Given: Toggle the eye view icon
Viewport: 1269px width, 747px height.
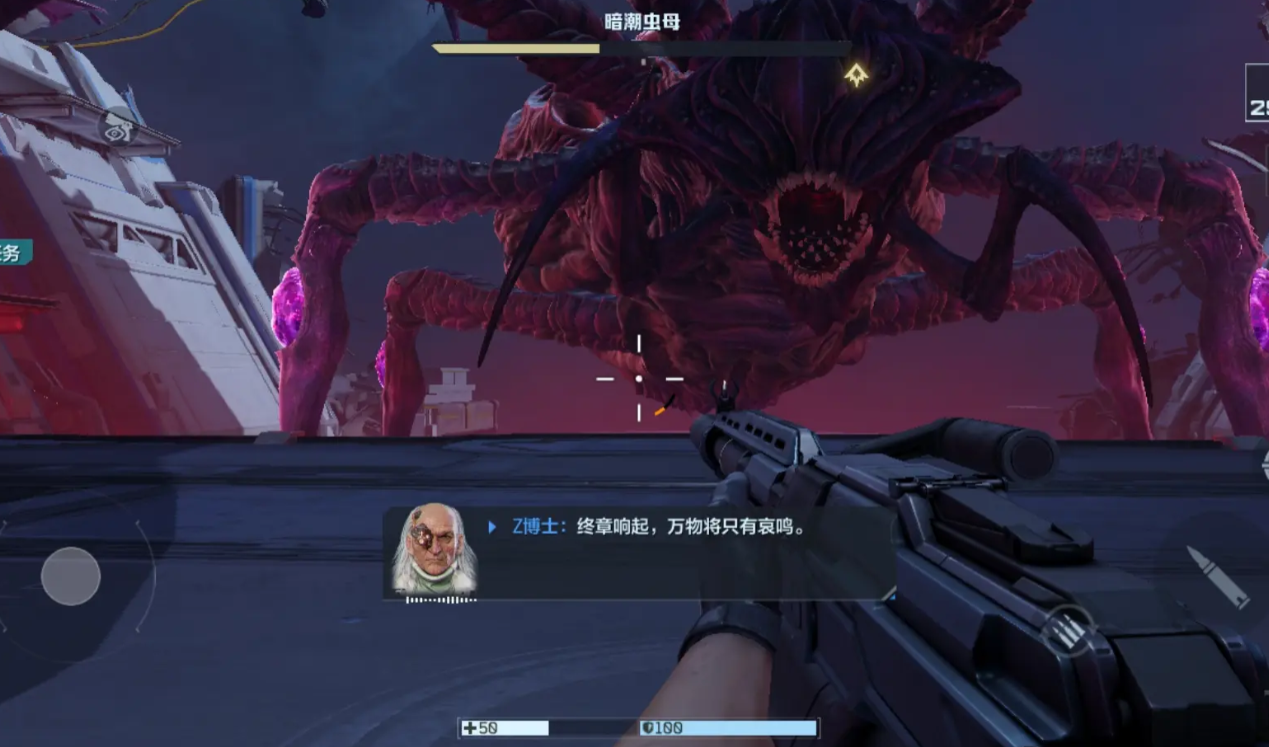Looking at the screenshot, I should coord(118,127).
